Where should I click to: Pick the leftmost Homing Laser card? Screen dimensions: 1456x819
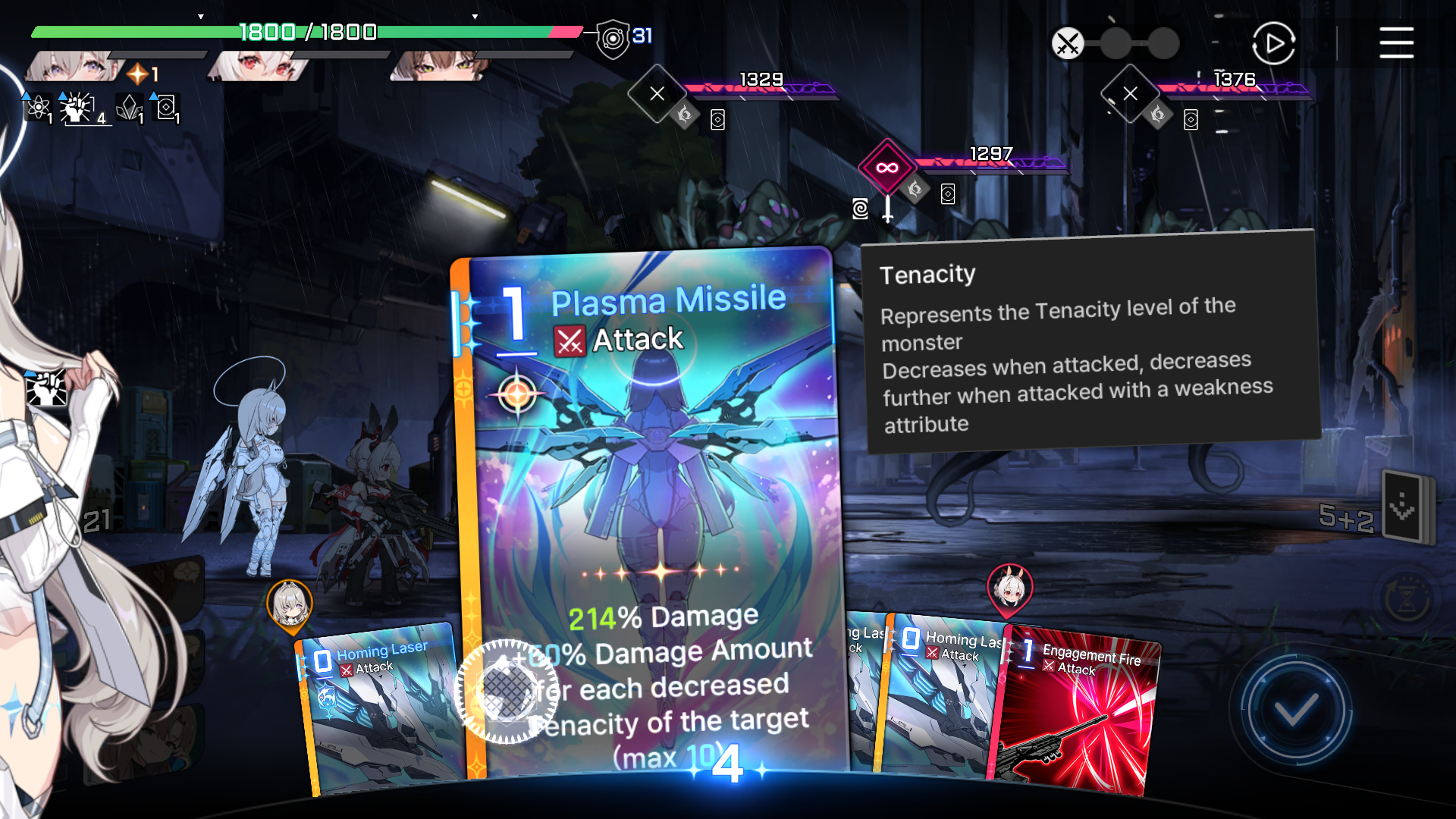tap(379, 713)
